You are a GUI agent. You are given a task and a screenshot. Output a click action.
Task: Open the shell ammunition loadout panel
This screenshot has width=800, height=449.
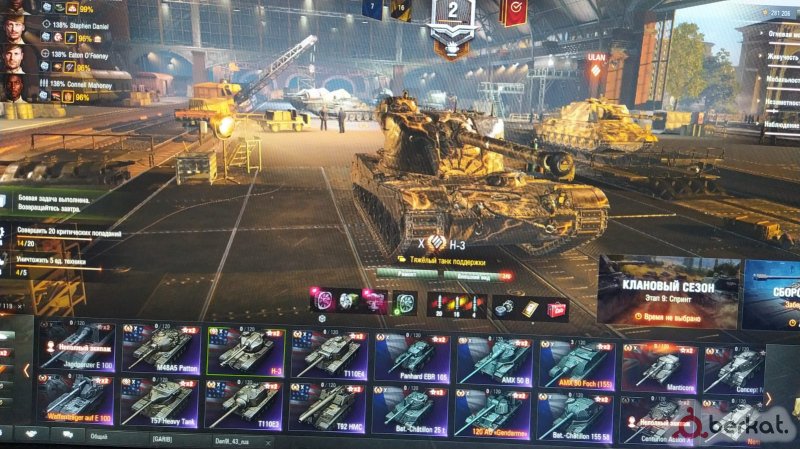(x=457, y=304)
